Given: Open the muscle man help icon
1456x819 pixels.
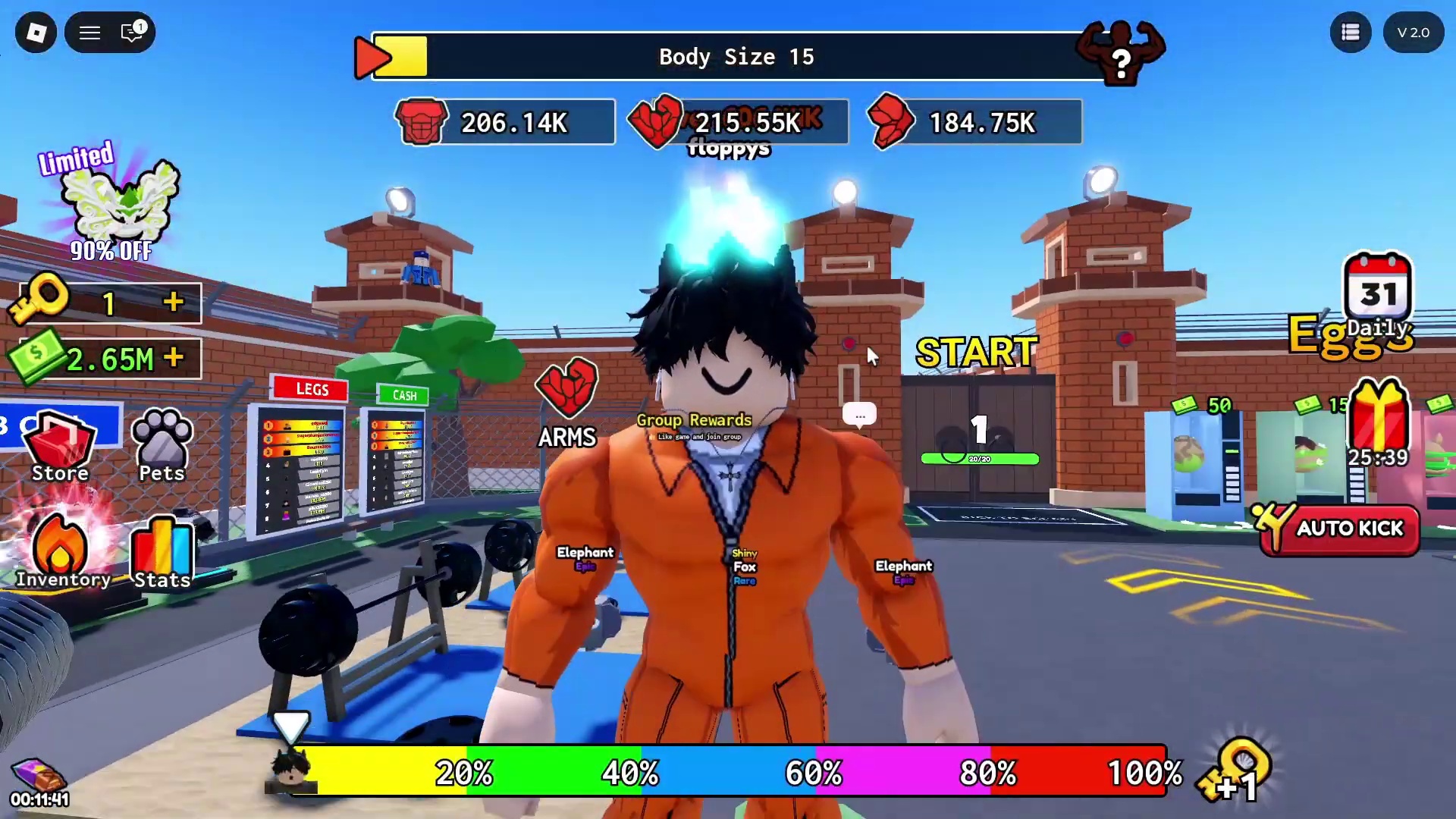Looking at the screenshot, I should [x=1120, y=53].
